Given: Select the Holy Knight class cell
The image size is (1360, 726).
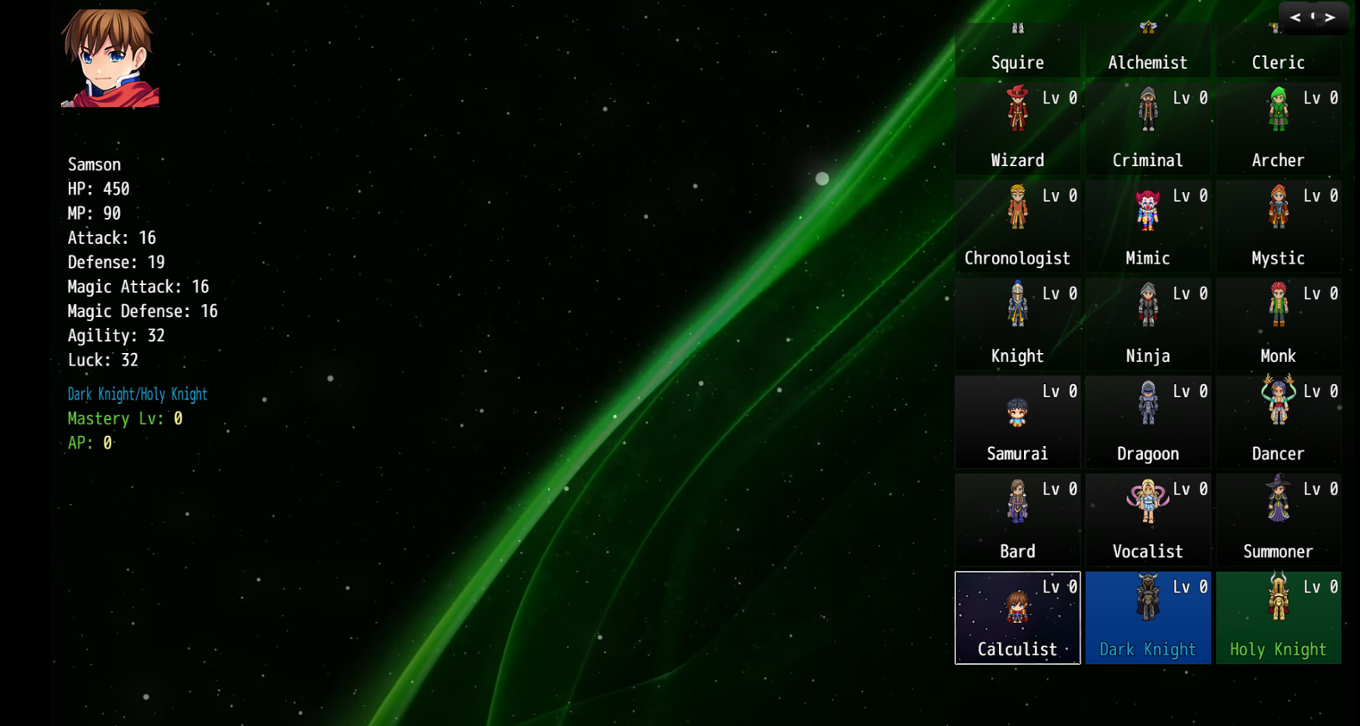Looking at the screenshot, I should (1278, 617).
